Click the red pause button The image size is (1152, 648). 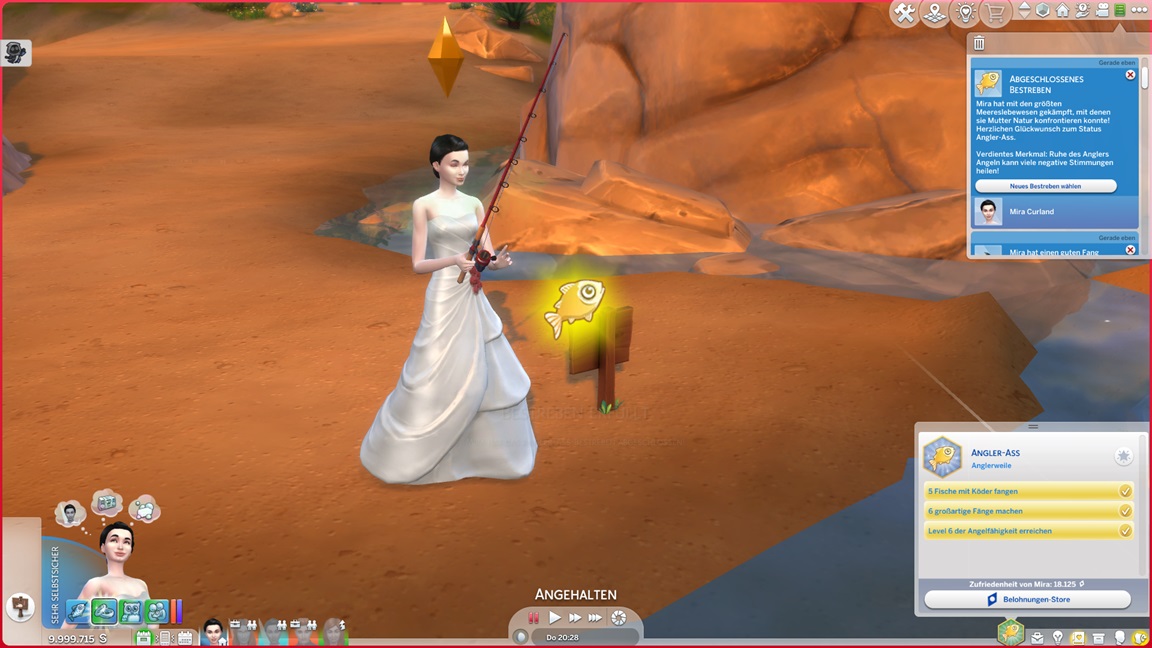click(x=534, y=618)
